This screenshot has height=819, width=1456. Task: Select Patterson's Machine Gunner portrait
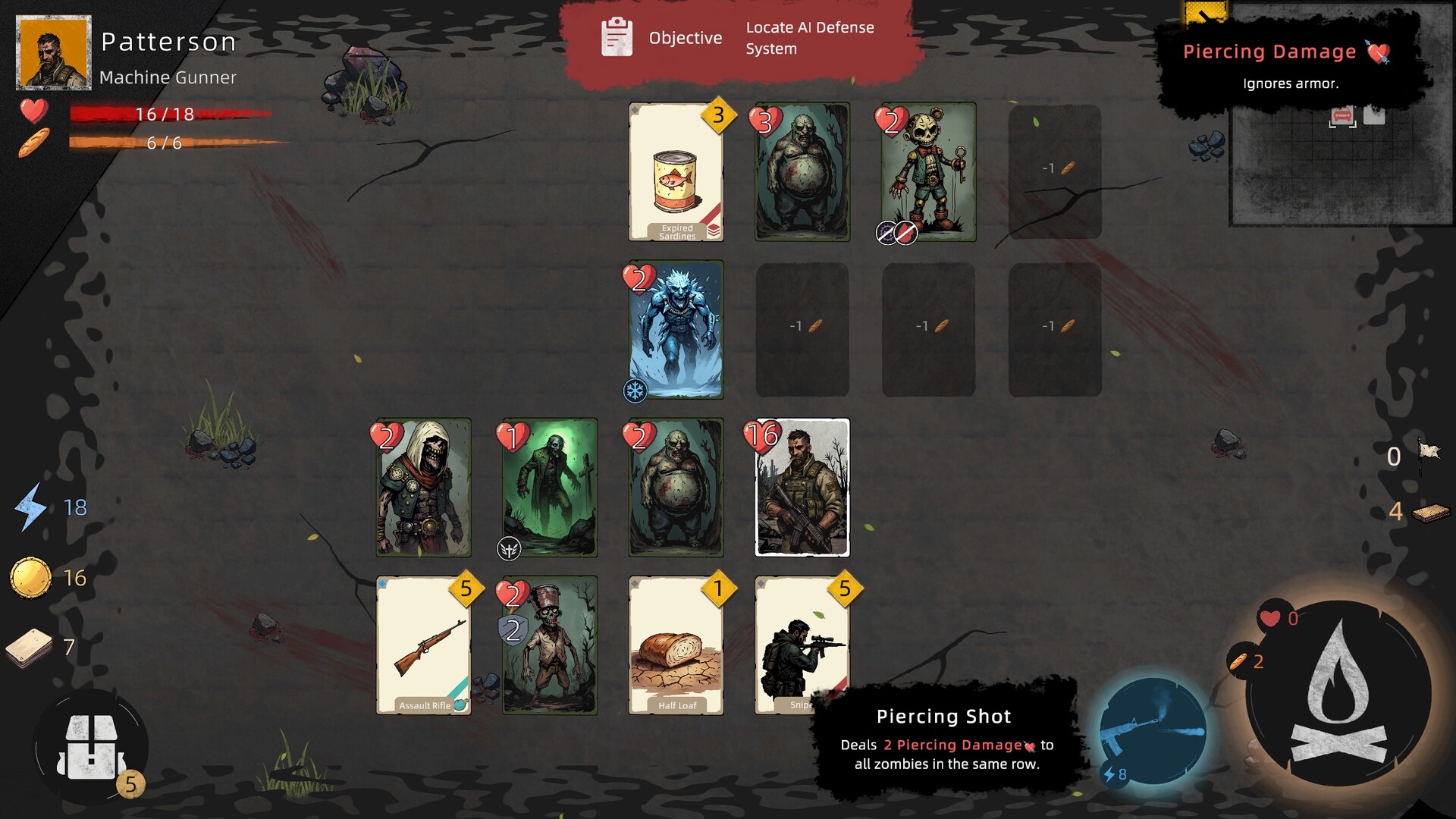pos(53,53)
